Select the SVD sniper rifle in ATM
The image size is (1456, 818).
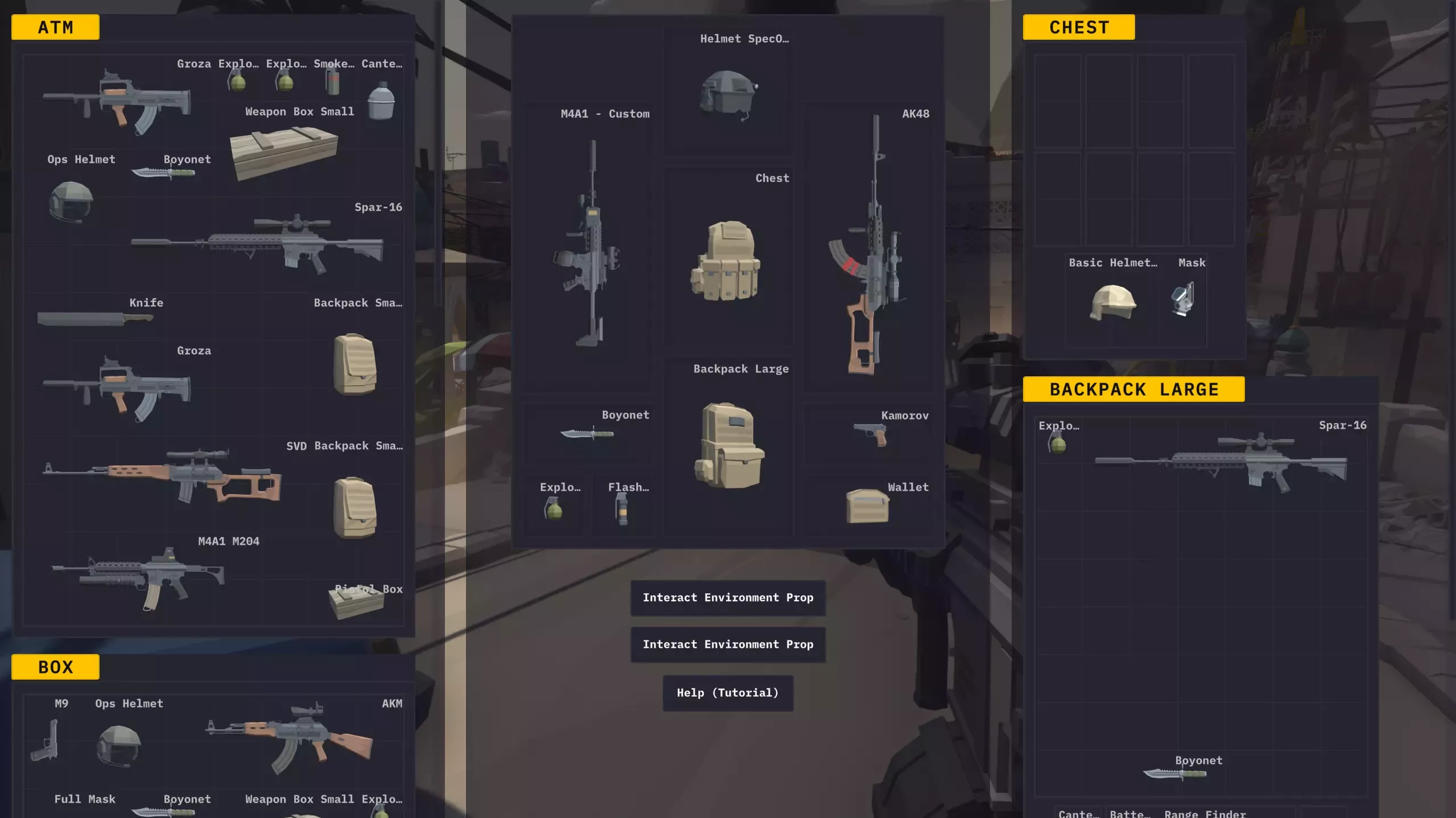pyautogui.click(x=162, y=476)
